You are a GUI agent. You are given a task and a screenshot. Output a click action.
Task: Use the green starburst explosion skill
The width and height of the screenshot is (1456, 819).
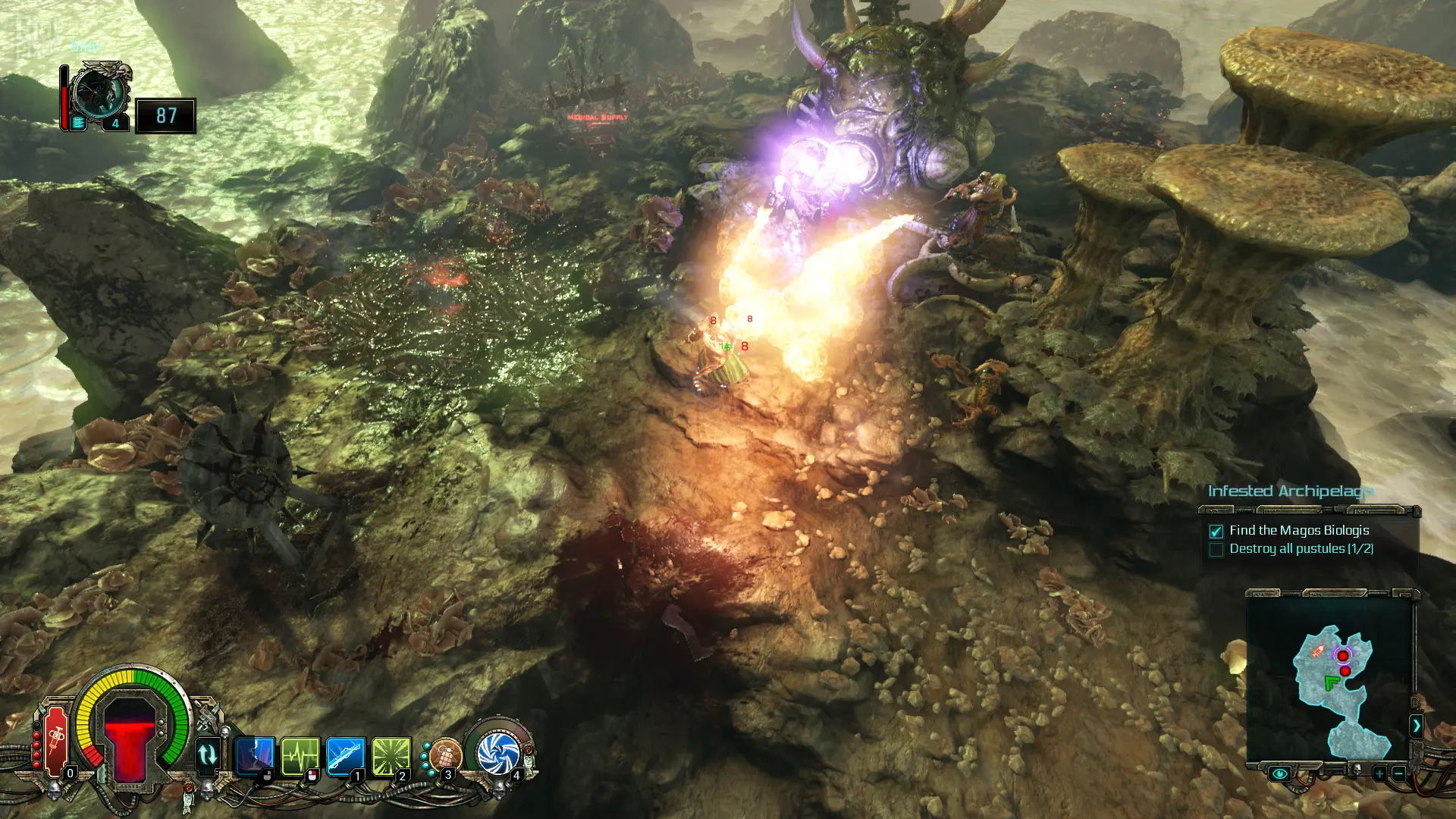391,755
